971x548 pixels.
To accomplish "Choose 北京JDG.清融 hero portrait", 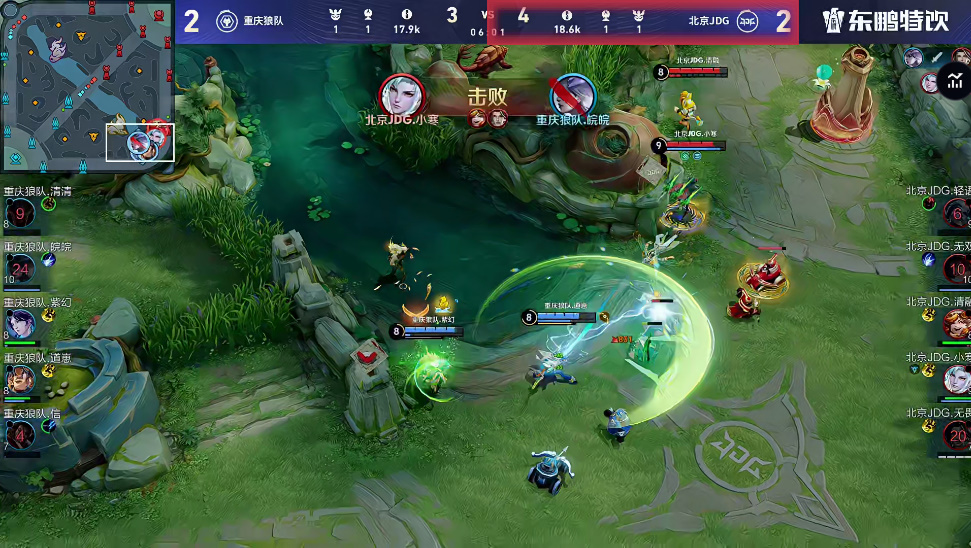I will pos(956,323).
